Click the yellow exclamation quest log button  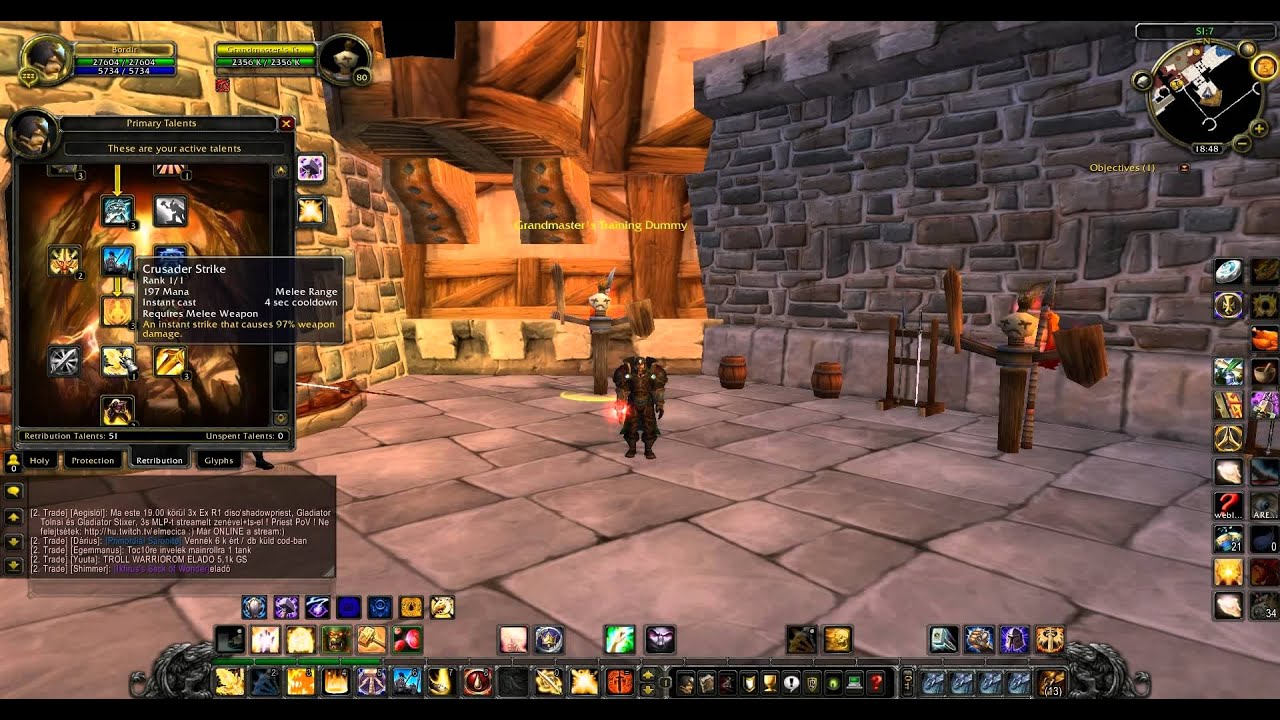pyautogui.click(x=769, y=683)
